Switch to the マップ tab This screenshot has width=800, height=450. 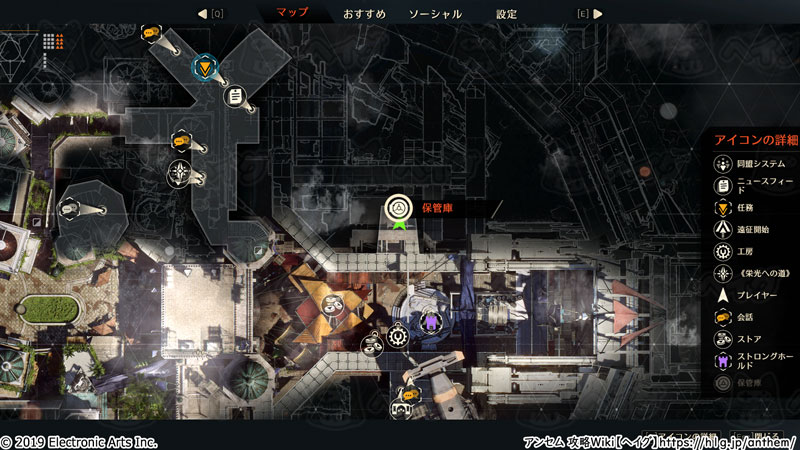pyautogui.click(x=291, y=14)
